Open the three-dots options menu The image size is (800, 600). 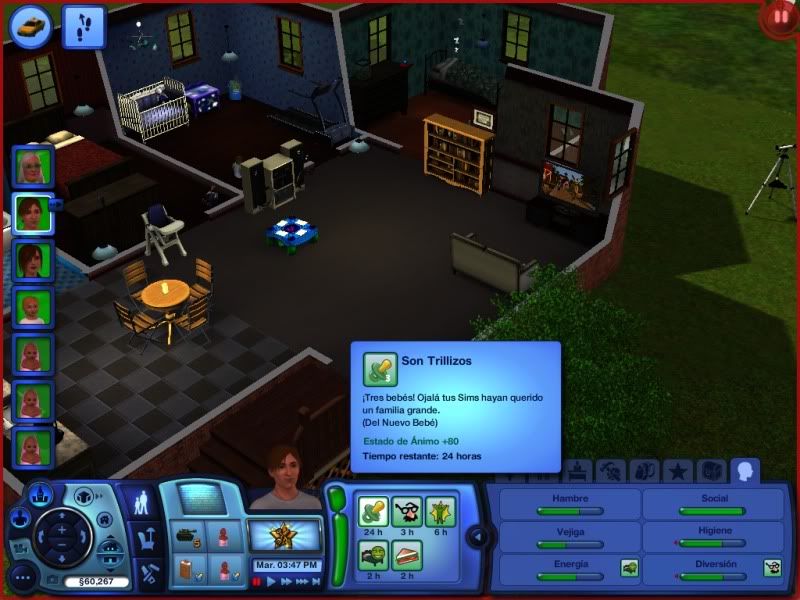22,577
